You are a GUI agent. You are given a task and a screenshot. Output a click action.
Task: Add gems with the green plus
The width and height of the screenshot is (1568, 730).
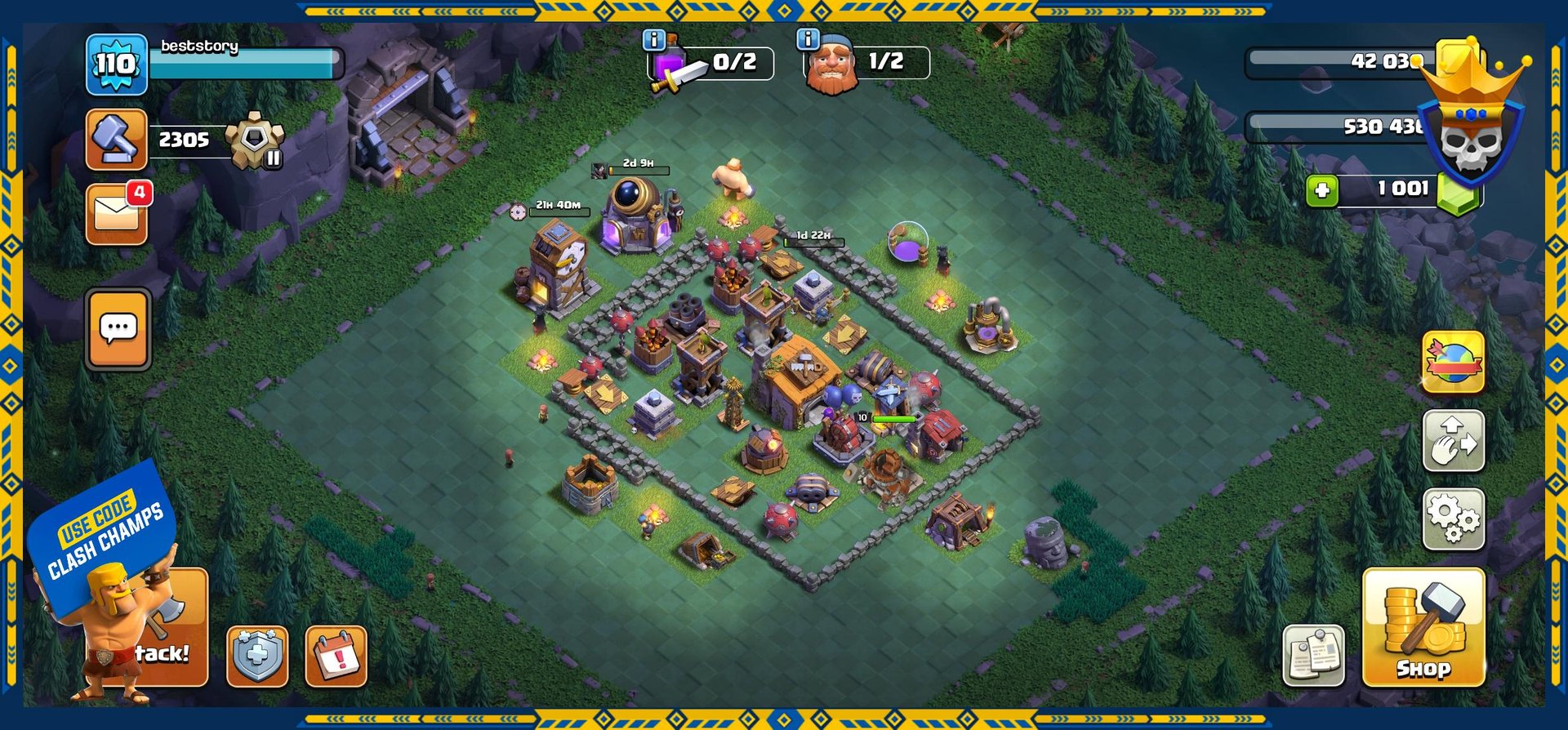(x=1321, y=191)
